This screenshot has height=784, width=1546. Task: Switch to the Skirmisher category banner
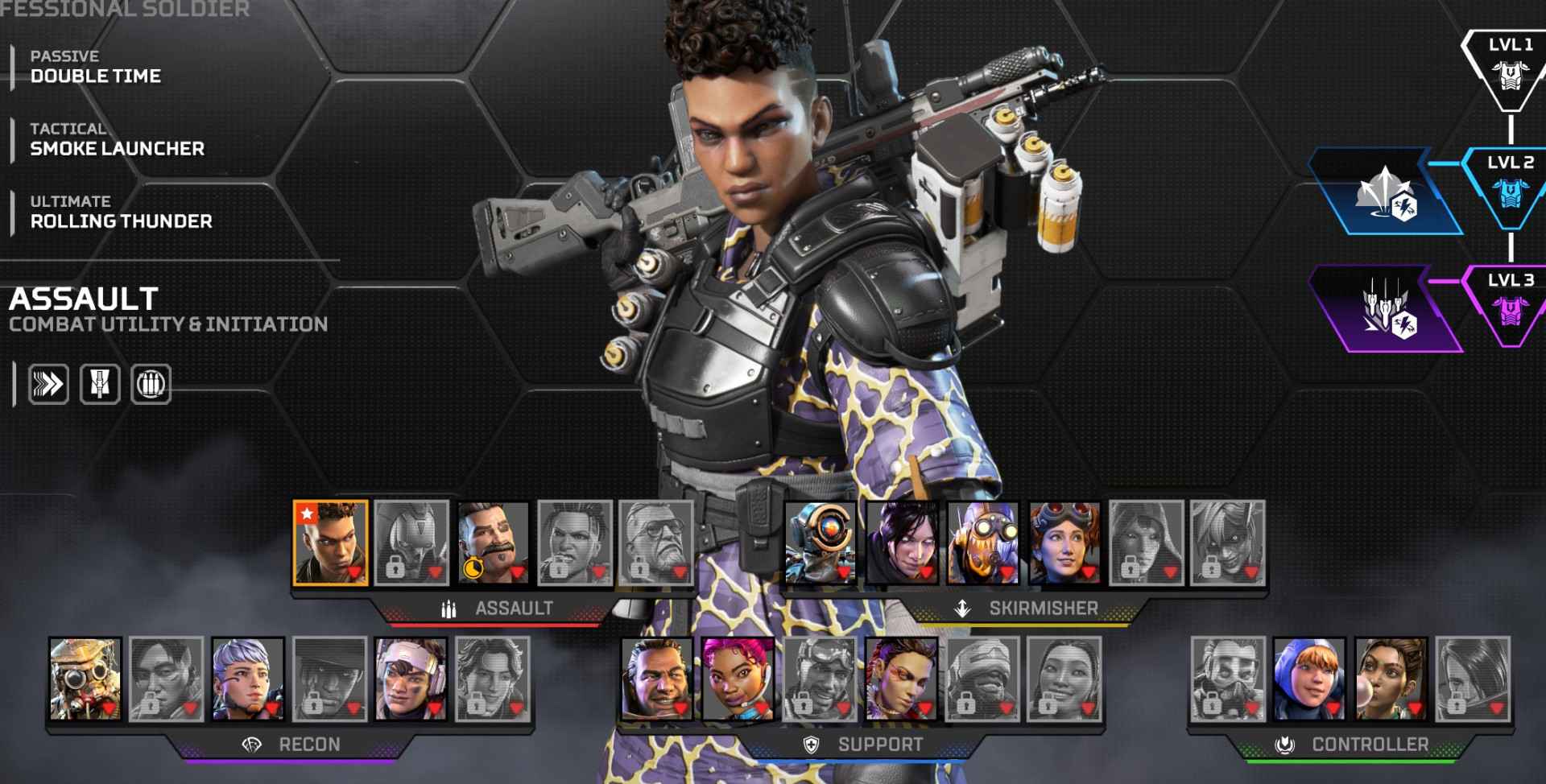(1015, 609)
